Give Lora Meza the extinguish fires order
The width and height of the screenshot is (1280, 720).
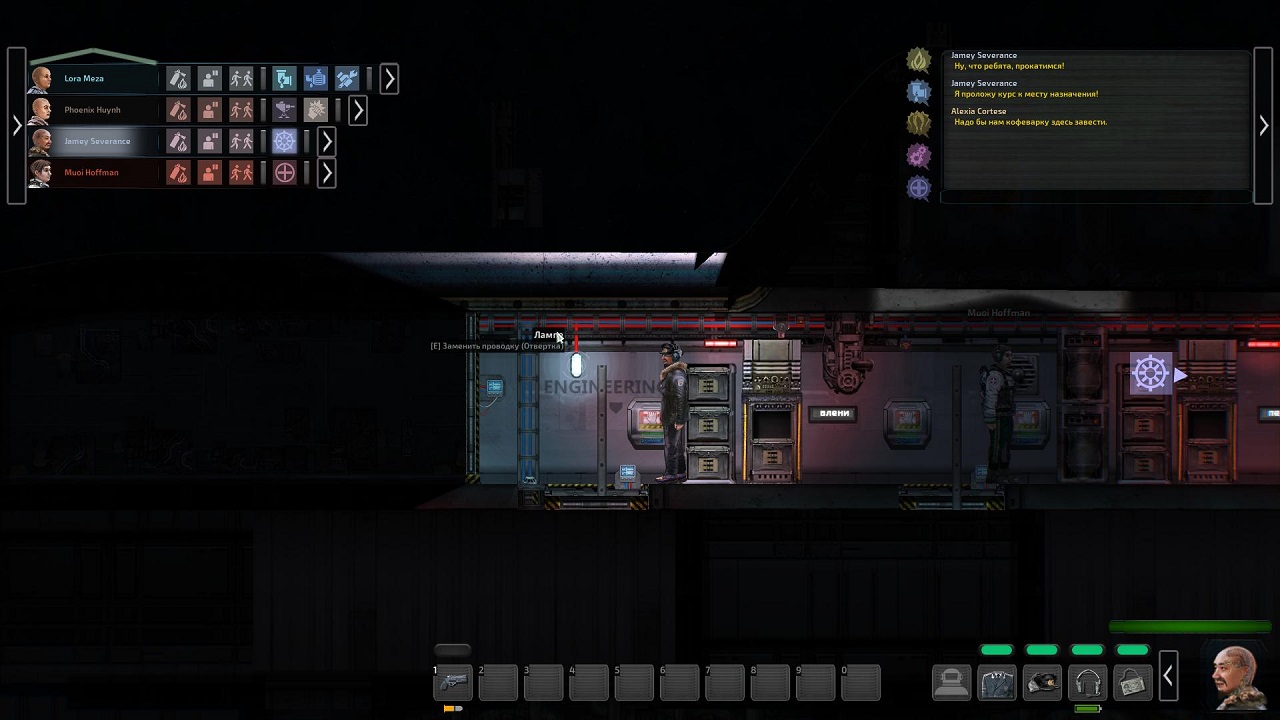coord(178,78)
